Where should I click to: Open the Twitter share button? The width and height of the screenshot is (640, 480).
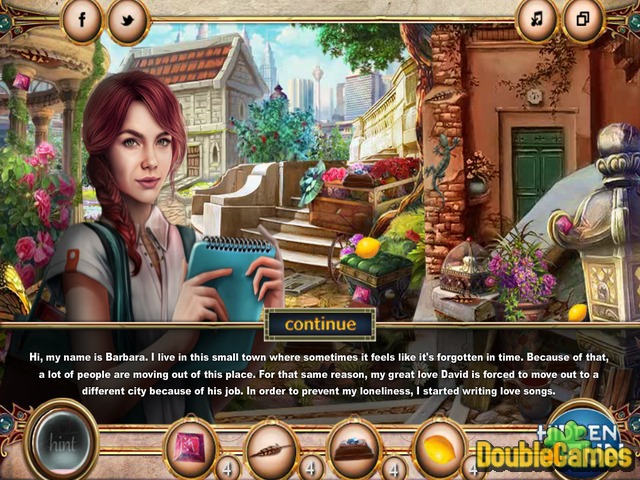(x=128, y=20)
